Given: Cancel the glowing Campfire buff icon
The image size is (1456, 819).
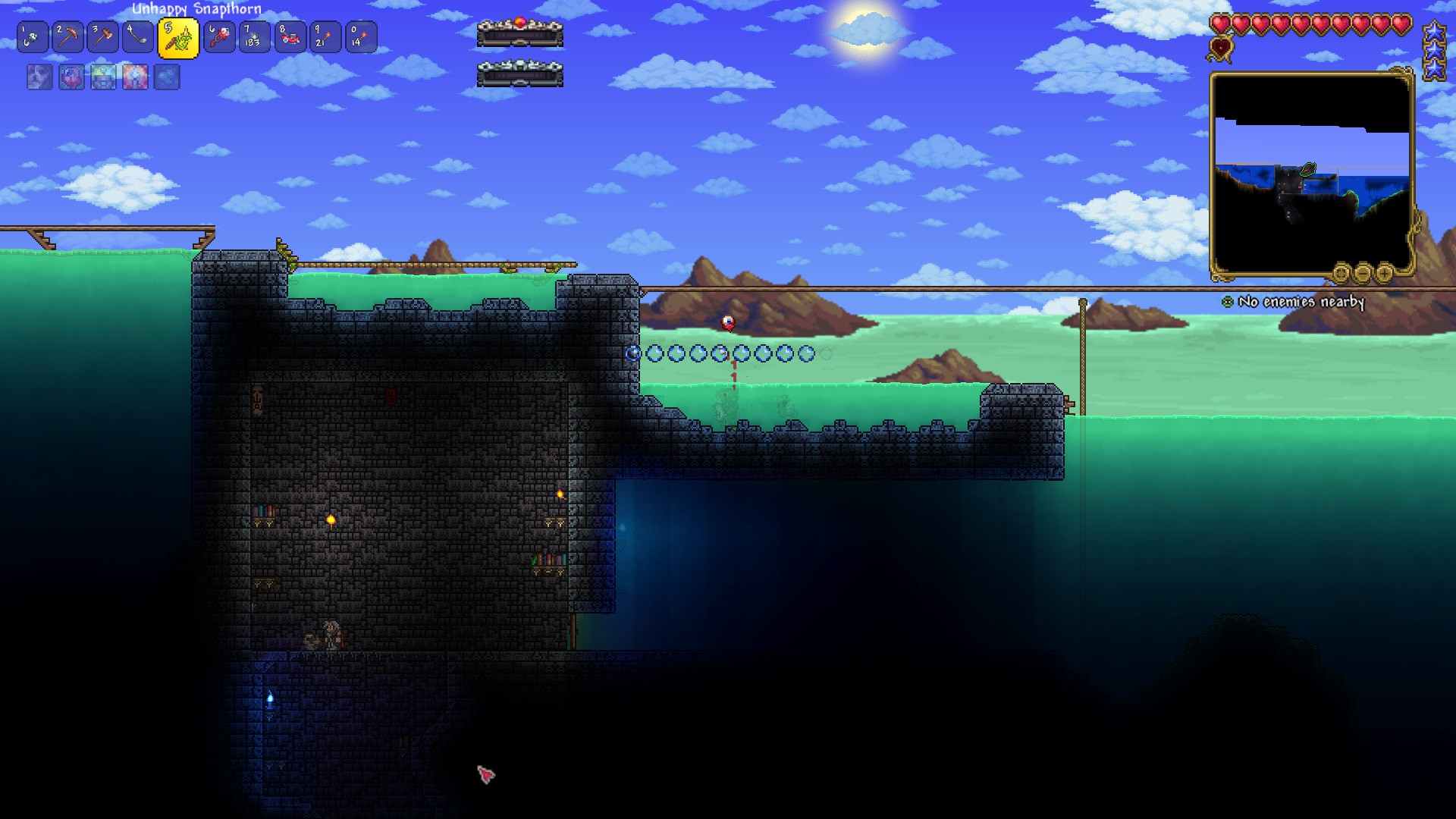Looking at the screenshot, I should point(135,78).
